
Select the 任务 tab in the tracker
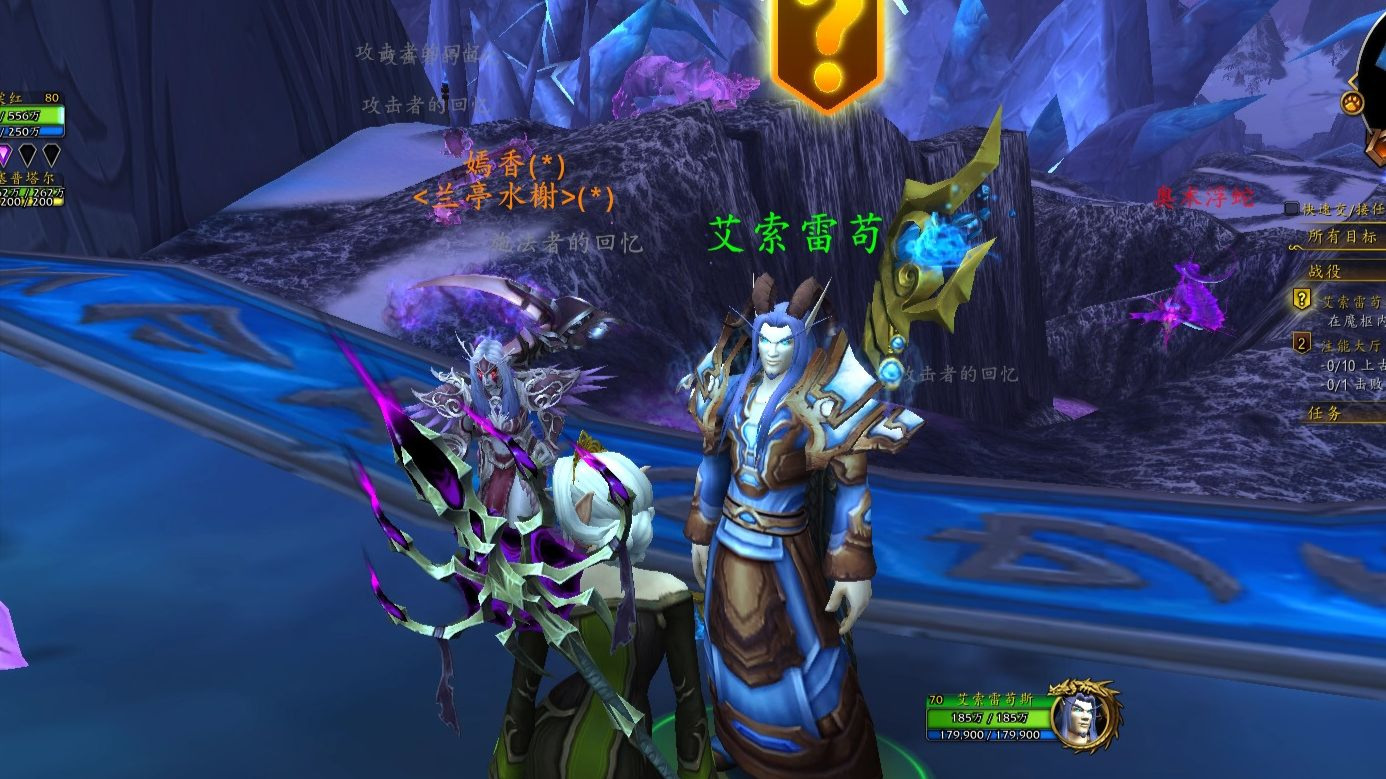(x=1324, y=410)
